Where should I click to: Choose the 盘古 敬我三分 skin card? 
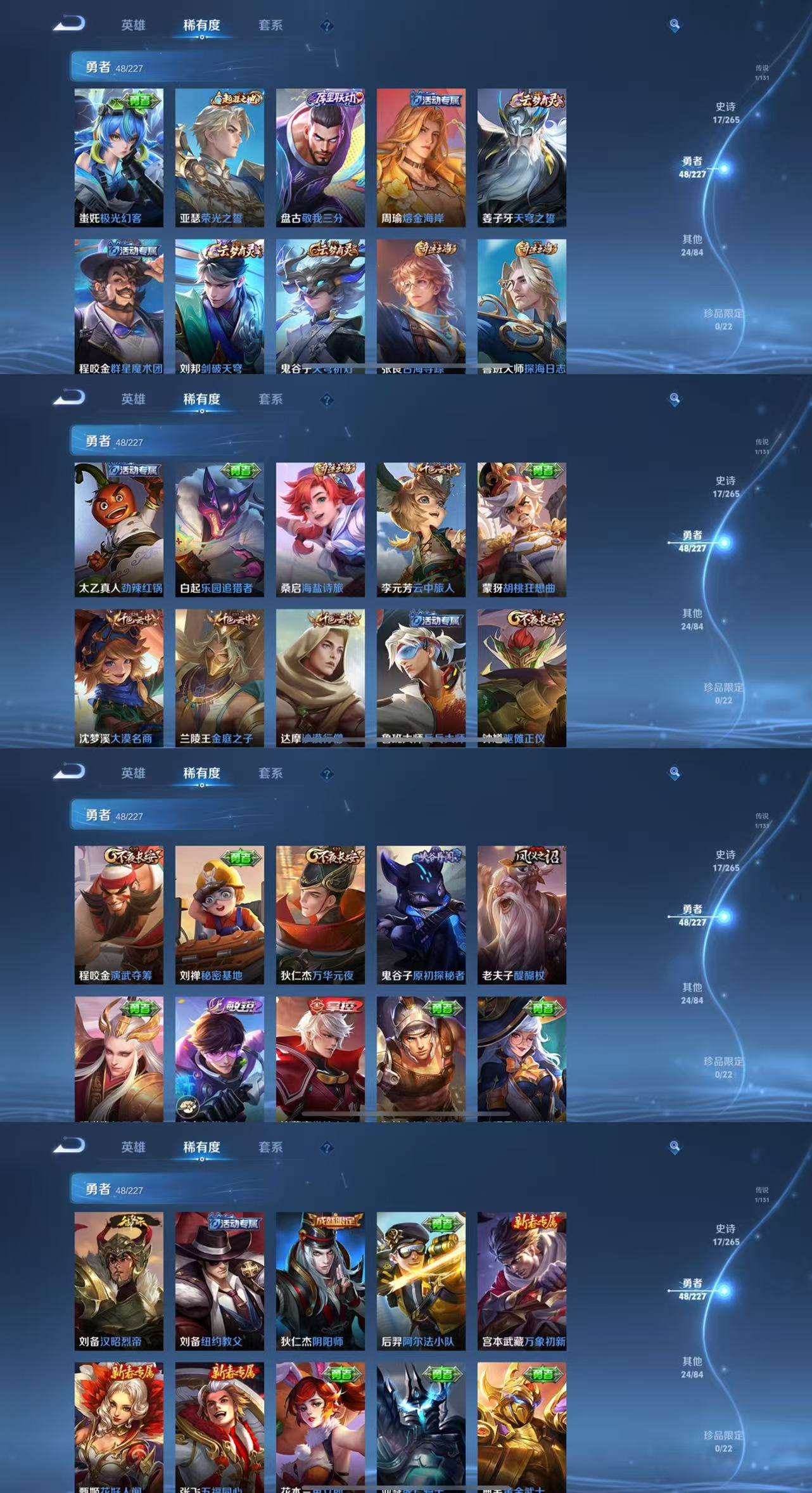[x=320, y=158]
